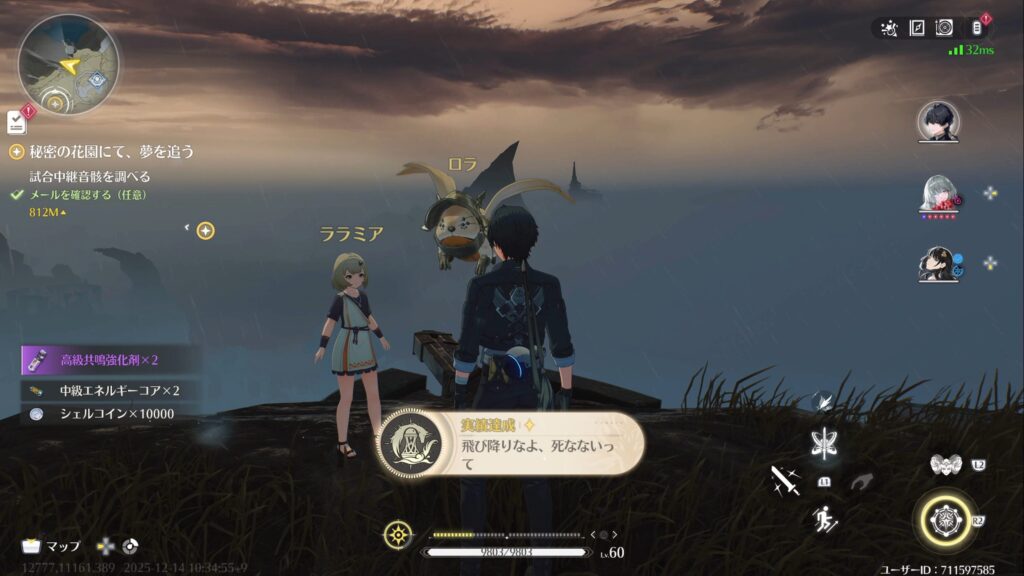The height and width of the screenshot is (576, 1024).
Task: Switch to the black-haired female party member
Action: 938,263
